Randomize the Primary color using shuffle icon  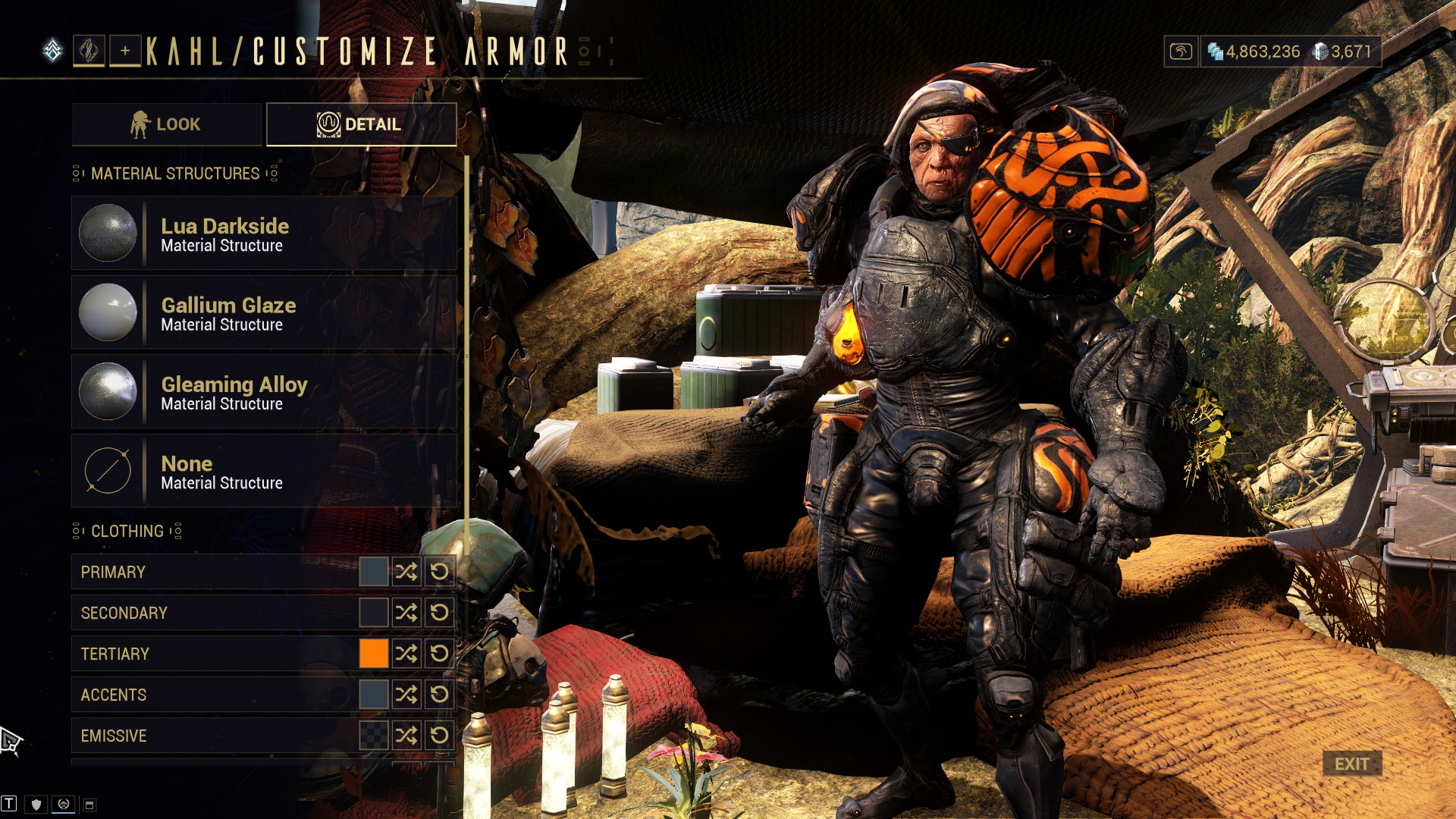[408, 573]
